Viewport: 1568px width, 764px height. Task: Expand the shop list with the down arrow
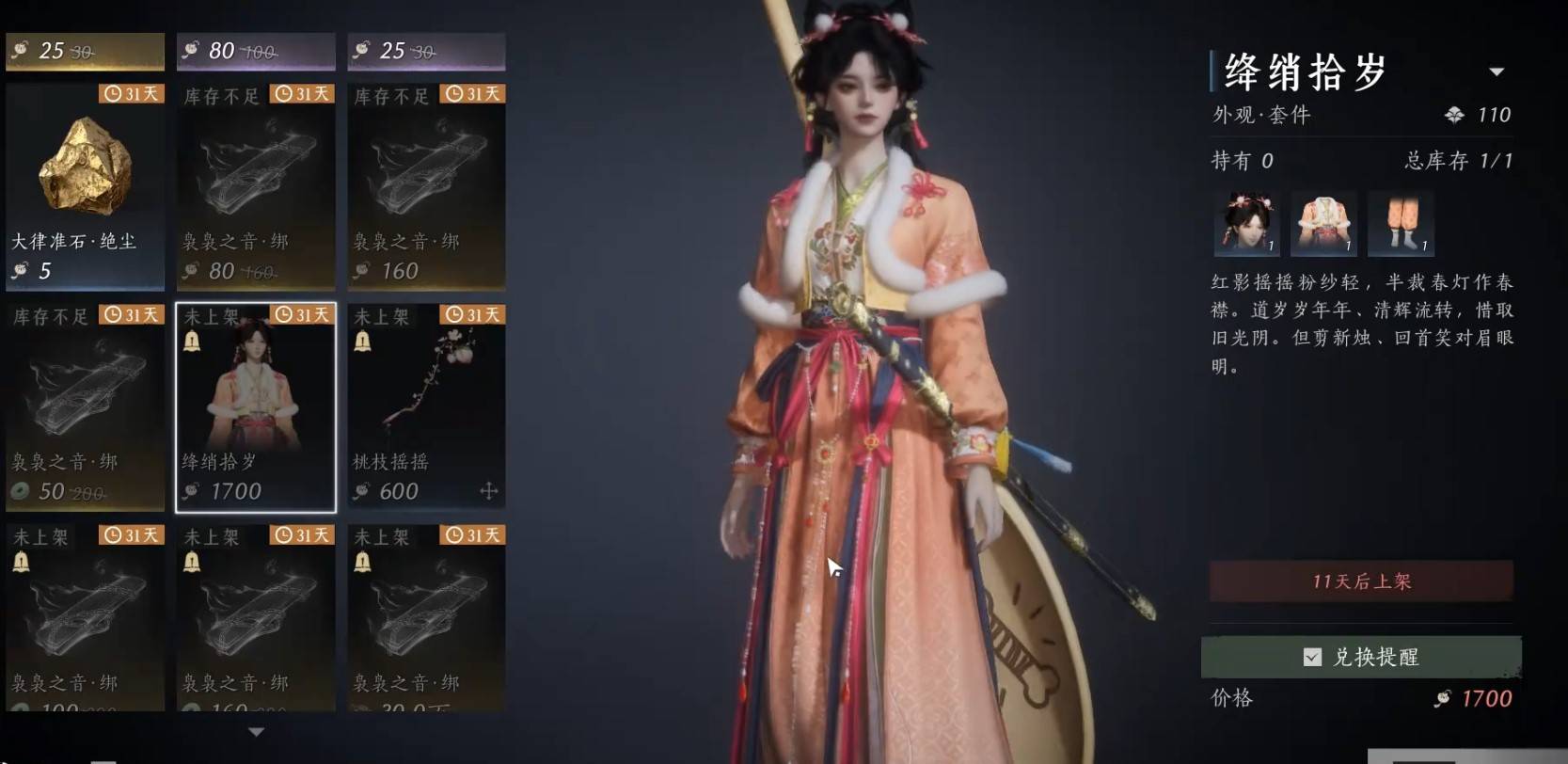(x=256, y=731)
